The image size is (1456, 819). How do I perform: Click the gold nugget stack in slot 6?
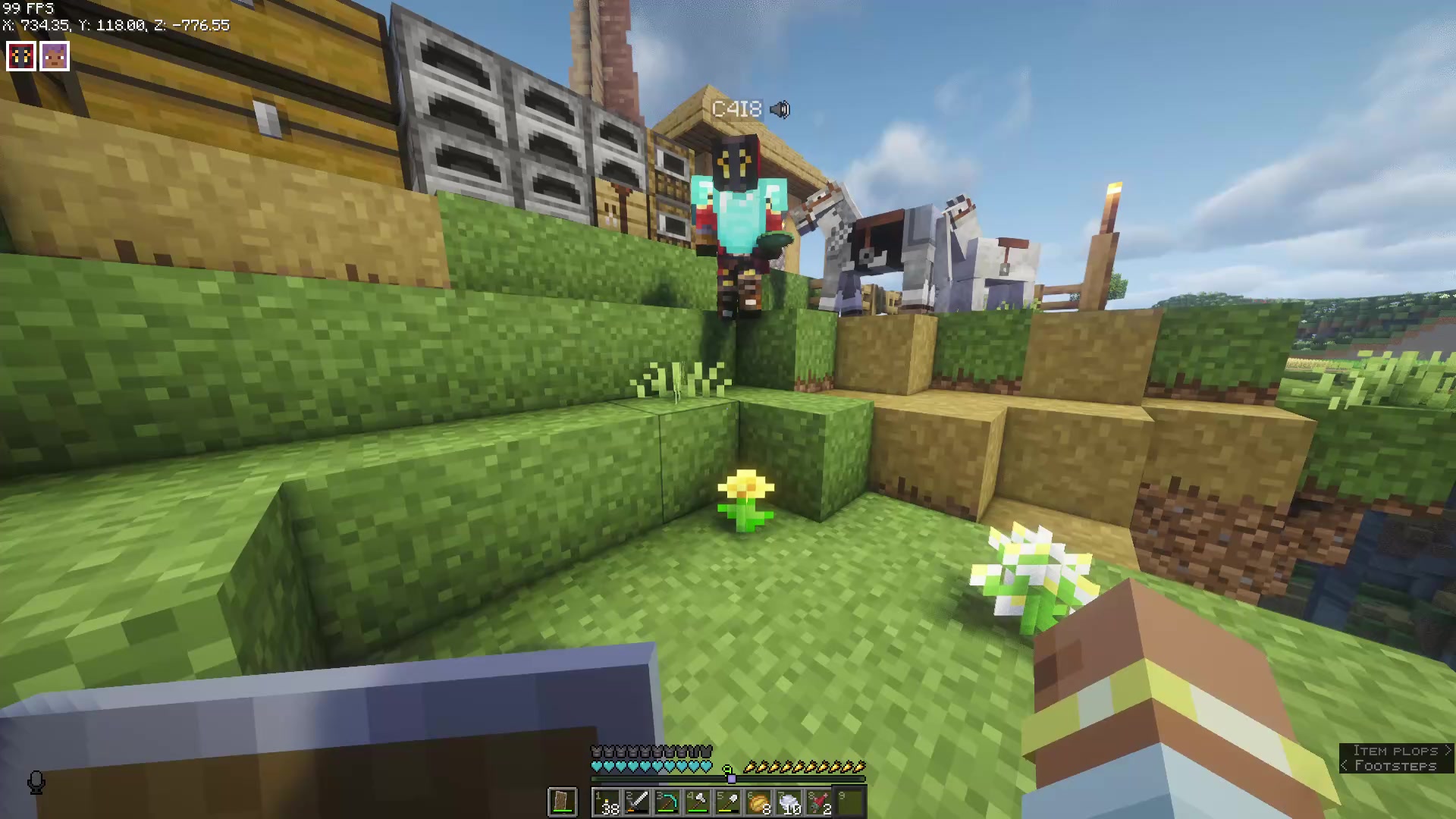(x=758, y=802)
